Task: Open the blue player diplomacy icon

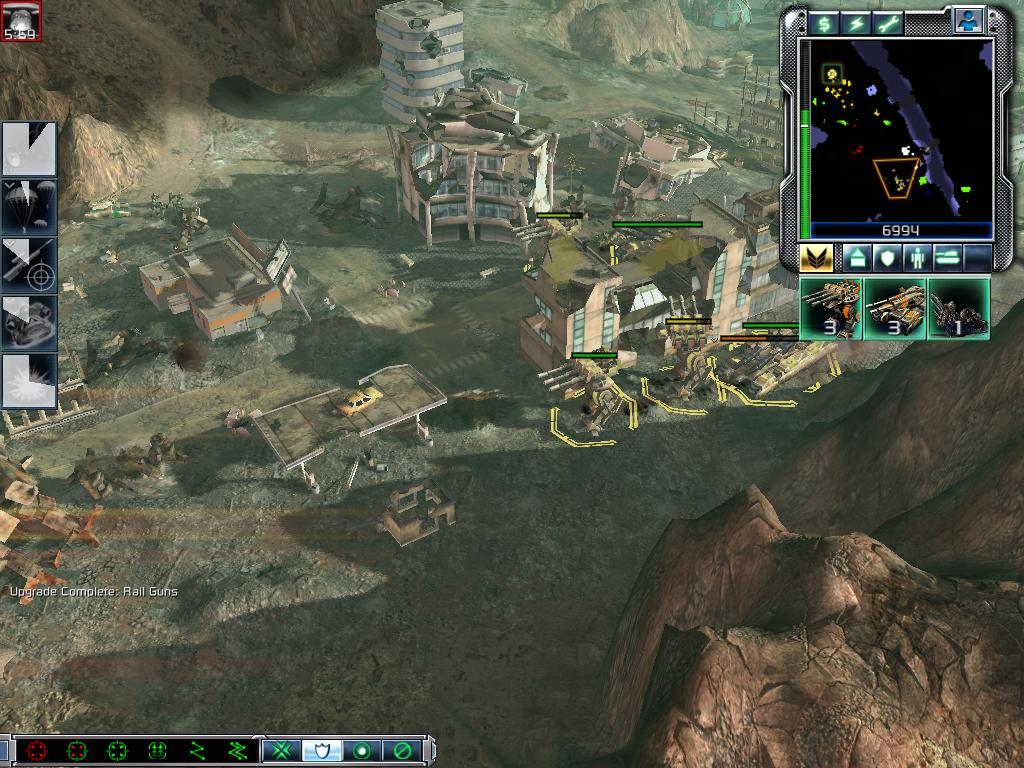Action: click(x=967, y=20)
